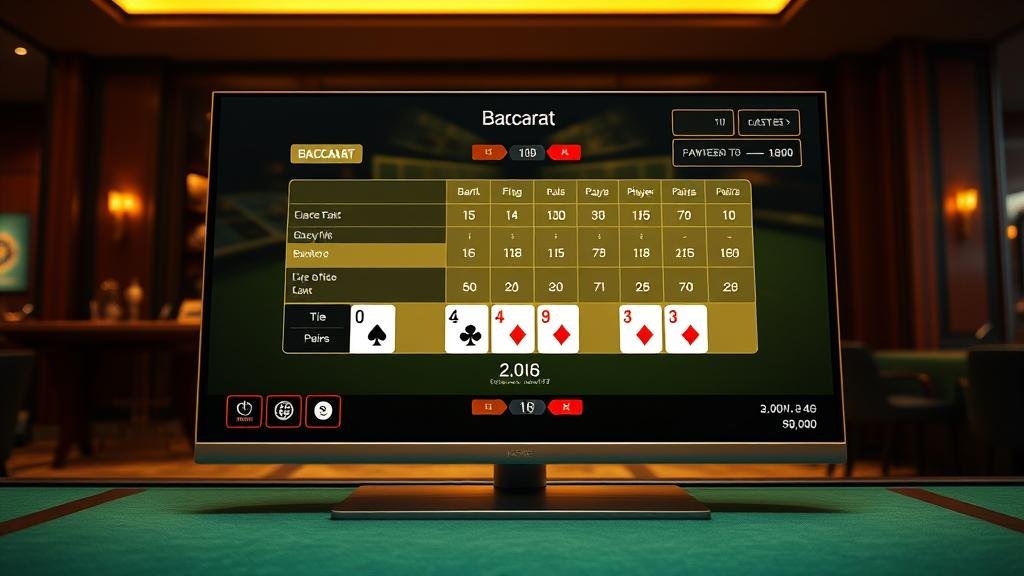
Task: Click the small box showing 10
Action: tap(702, 123)
